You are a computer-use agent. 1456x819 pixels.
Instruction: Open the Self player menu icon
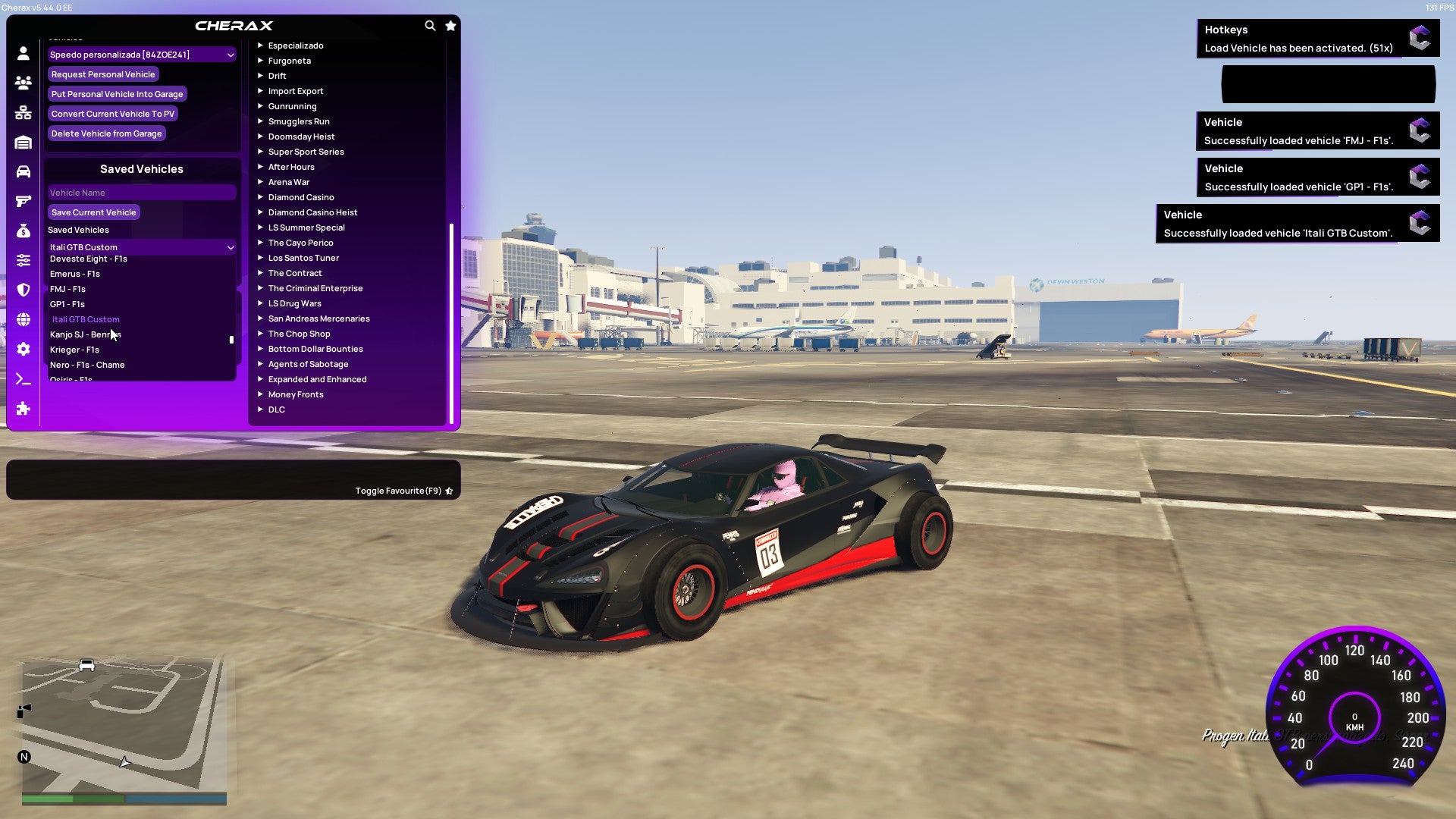pyautogui.click(x=23, y=53)
